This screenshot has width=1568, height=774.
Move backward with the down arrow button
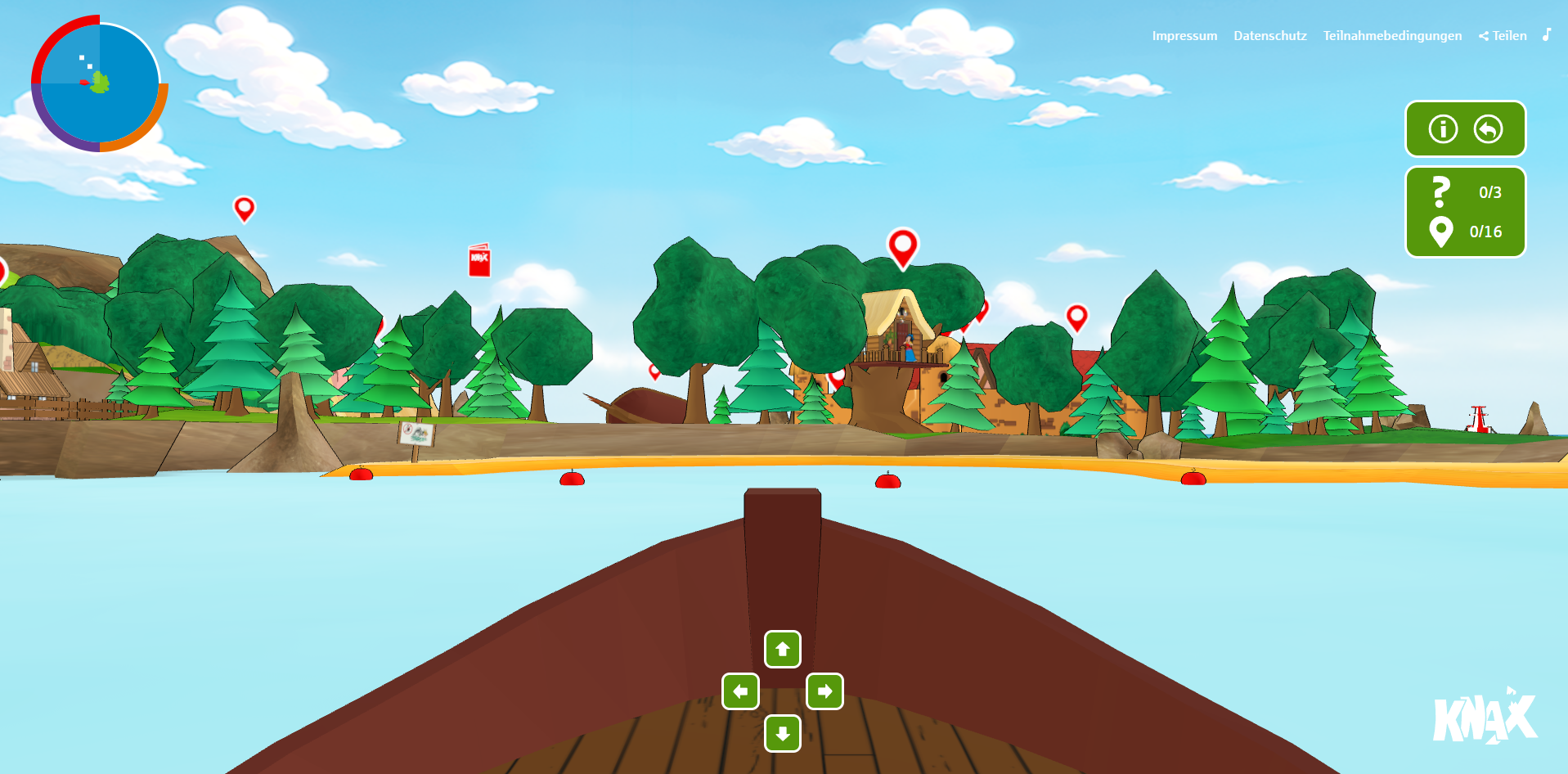point(783,733)
